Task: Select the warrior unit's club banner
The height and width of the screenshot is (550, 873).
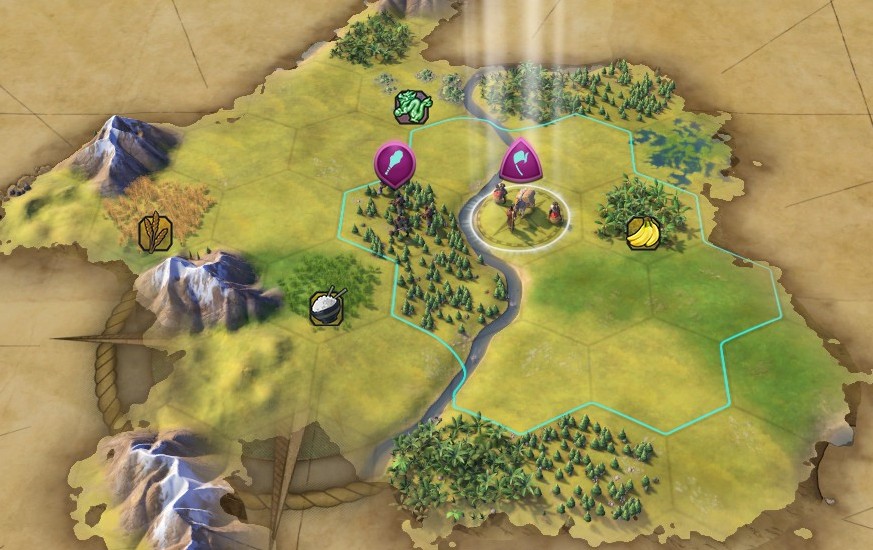Action: coord(393,163)
